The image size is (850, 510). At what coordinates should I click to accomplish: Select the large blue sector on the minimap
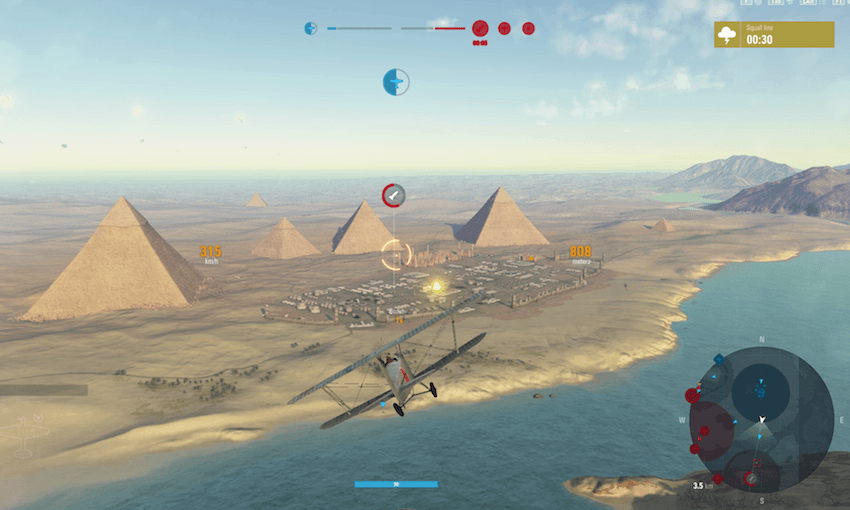coord(760,391)
